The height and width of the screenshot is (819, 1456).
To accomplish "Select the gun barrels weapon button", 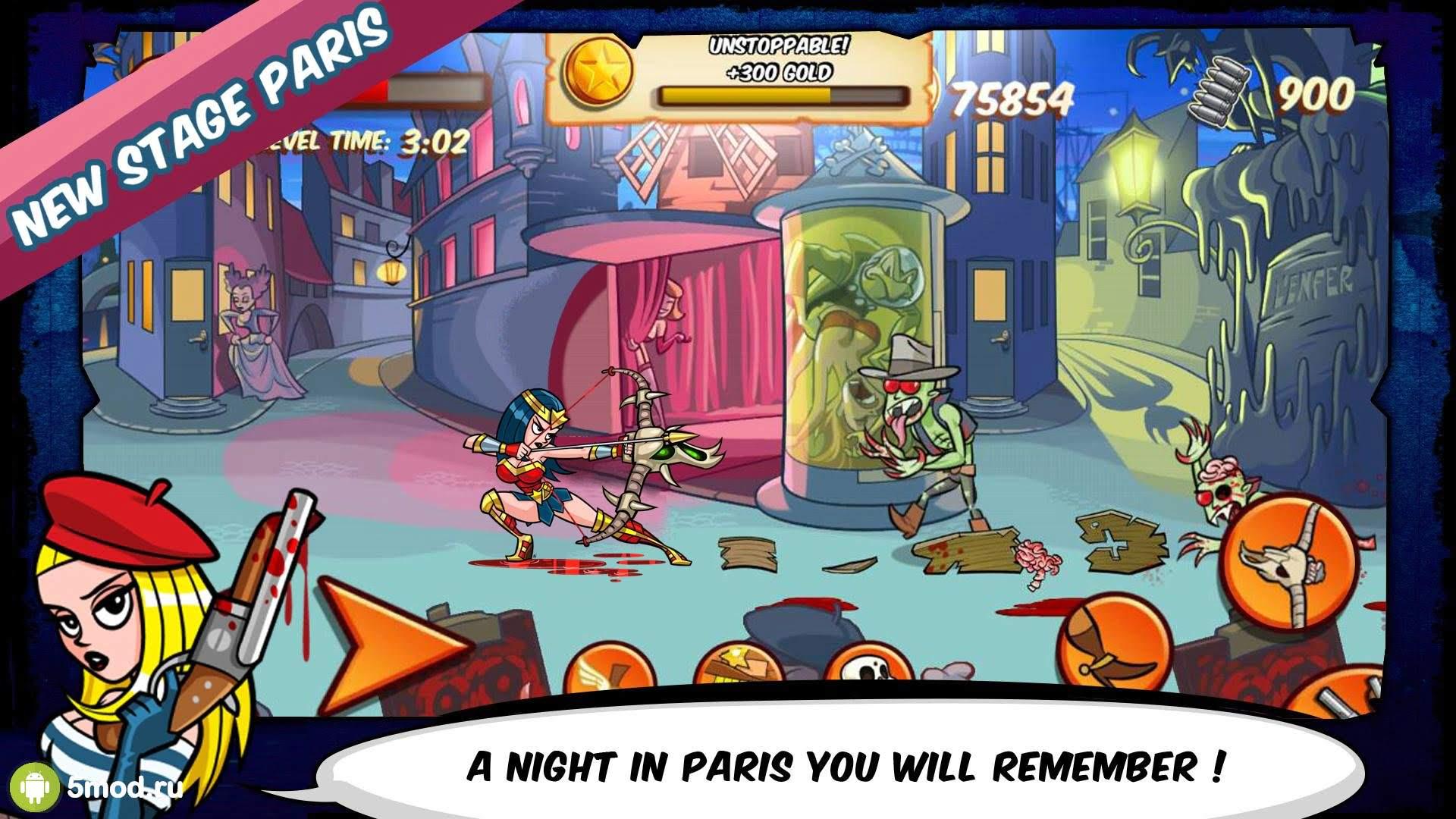I will (x=1346, y=694).
